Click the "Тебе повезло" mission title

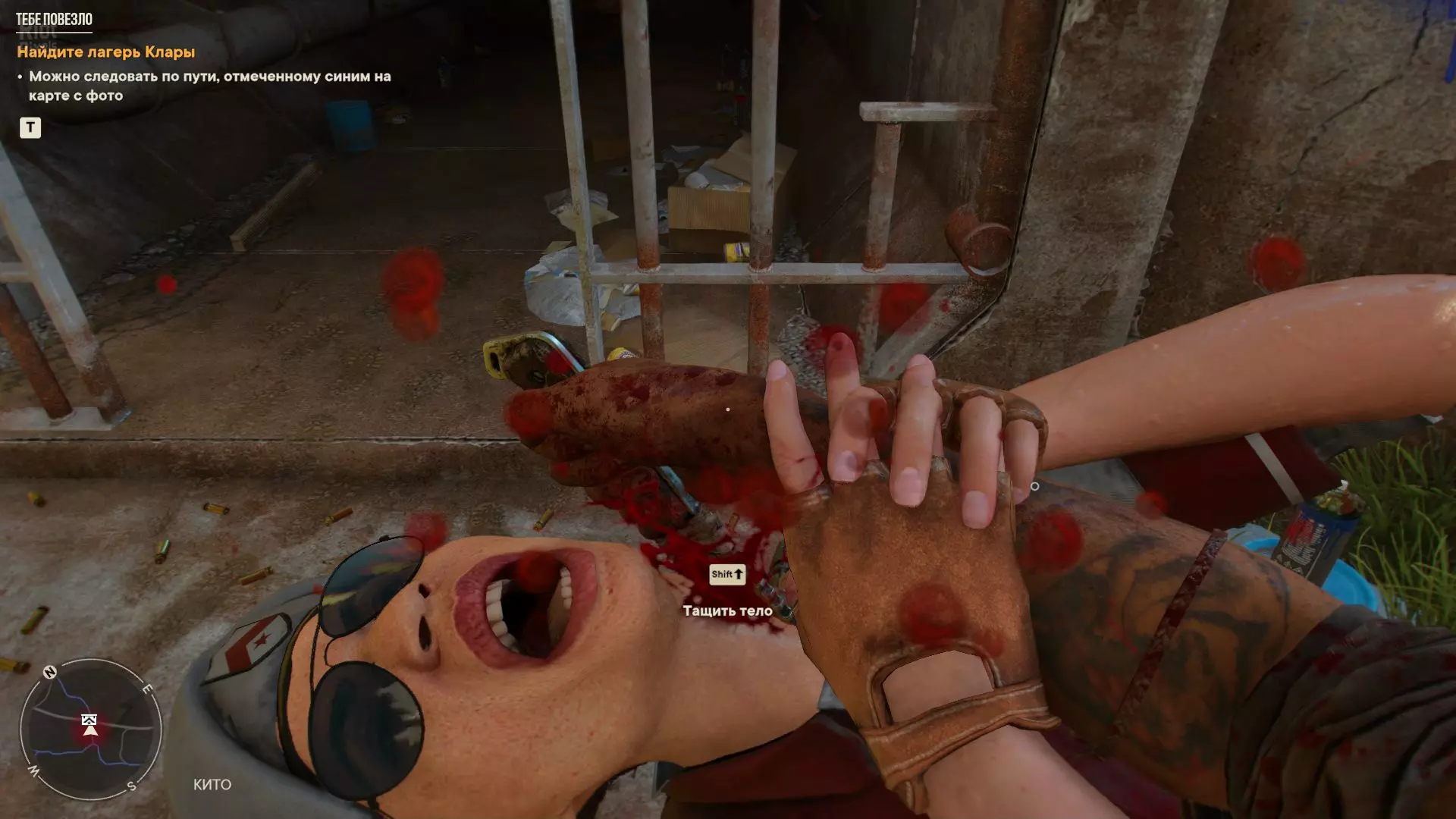click(x=54, y=20)
